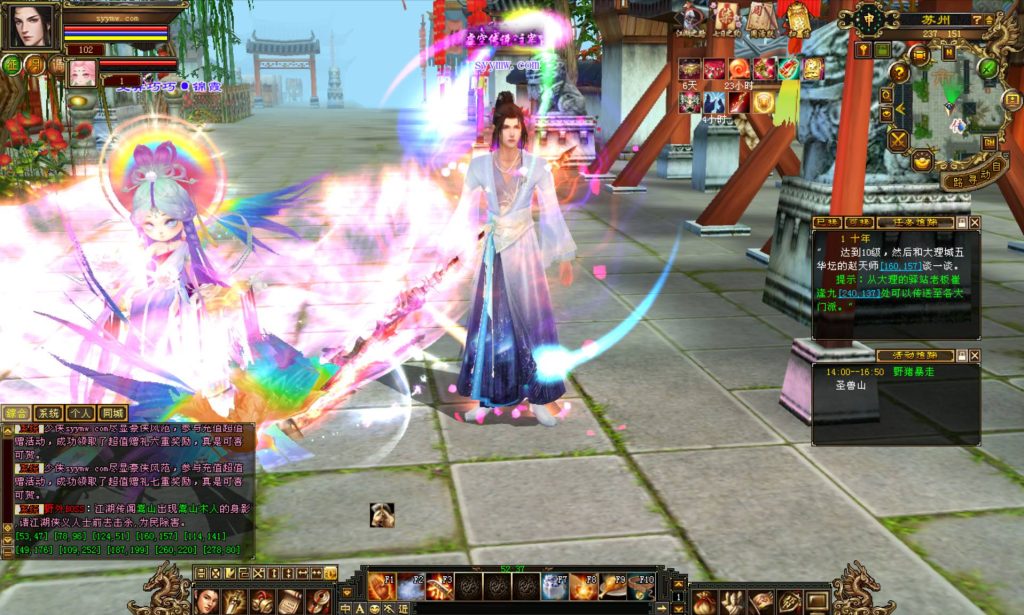Image resolution: width=1024 pixels, height=615 pixels.
Task: Show the 同城 chat channel tab
Action: [x=113, y=412]
